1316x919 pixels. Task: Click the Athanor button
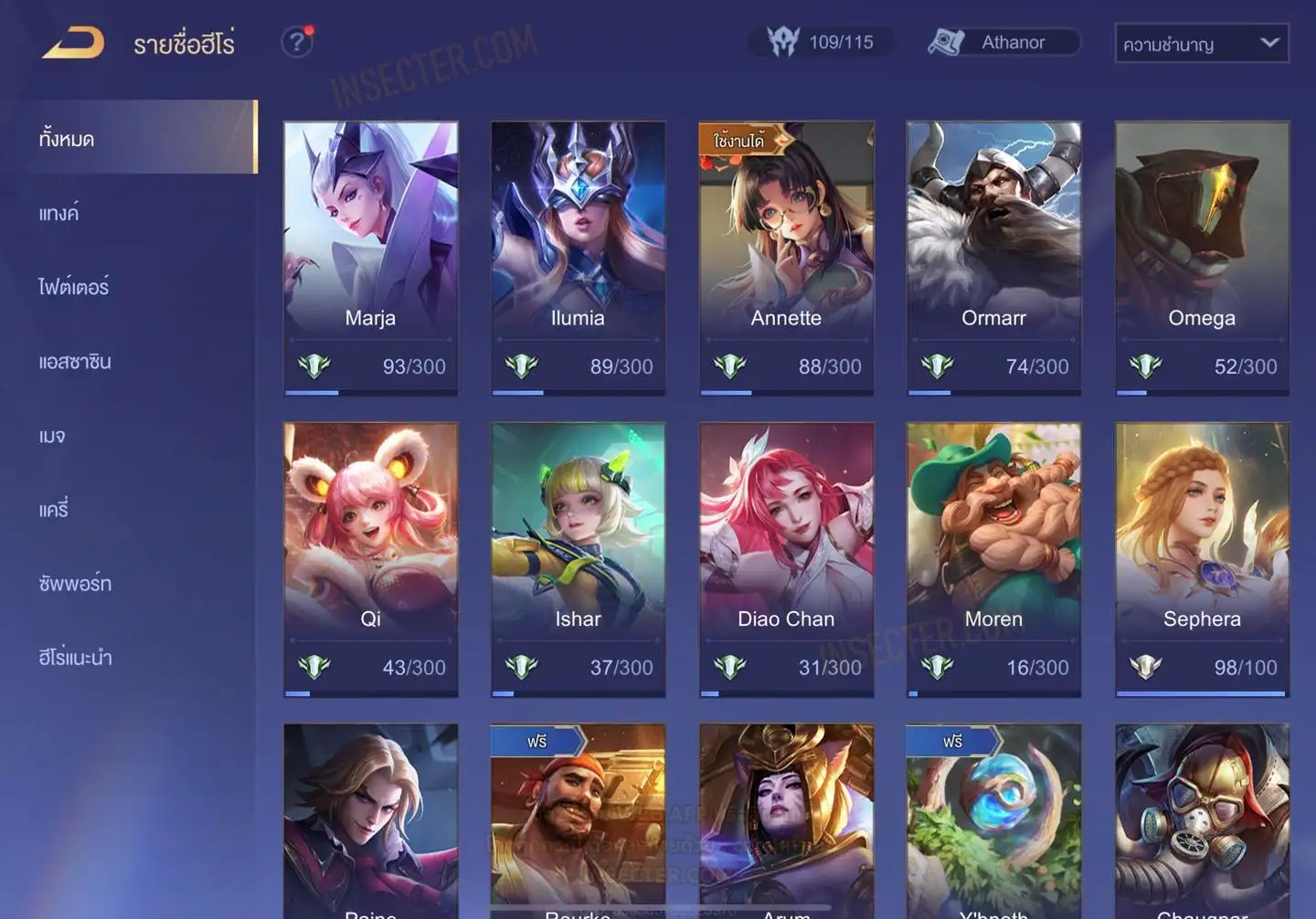coord(1003,42)
